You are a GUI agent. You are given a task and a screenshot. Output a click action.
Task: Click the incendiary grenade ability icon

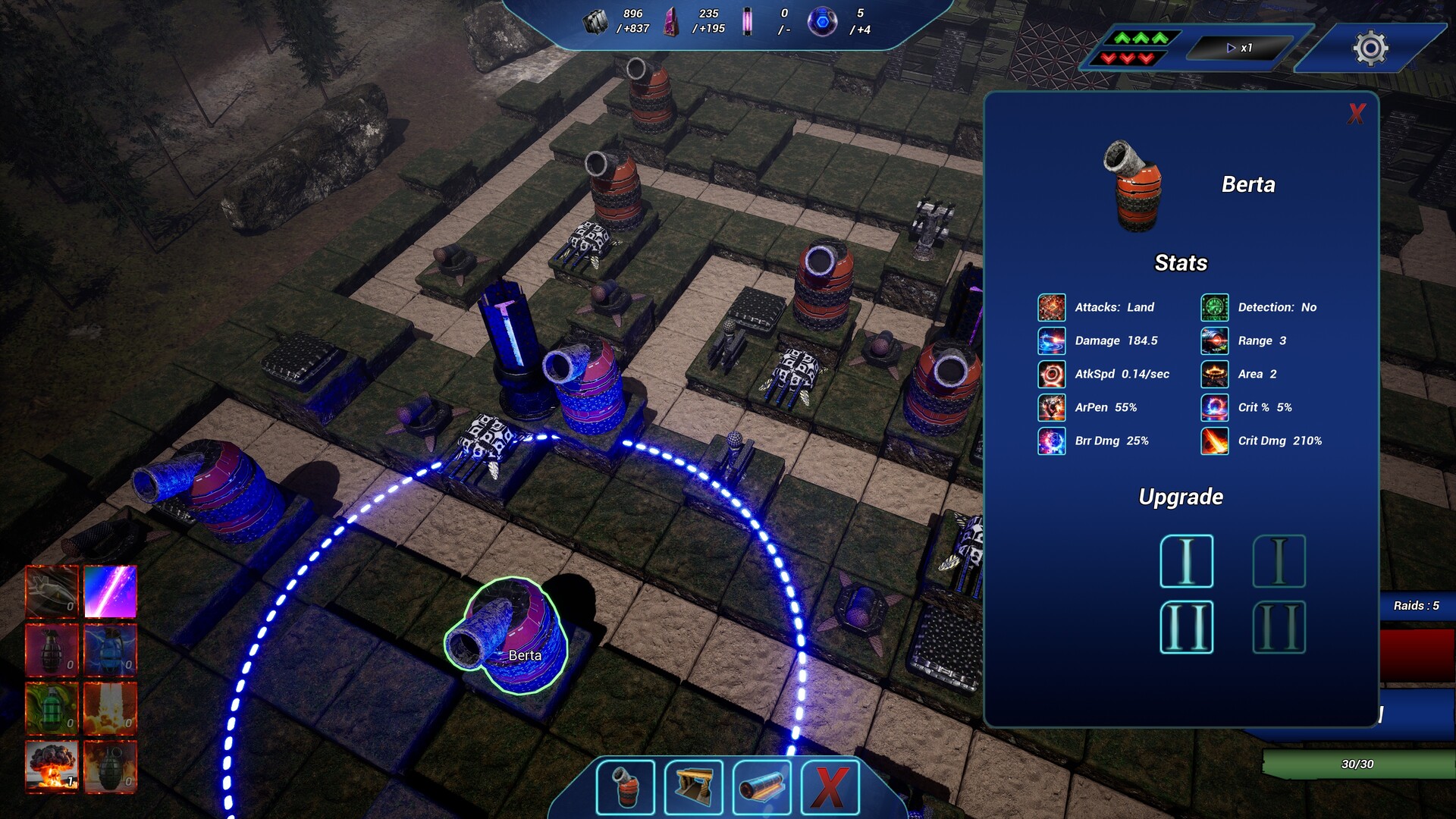[x=110, y=766]
